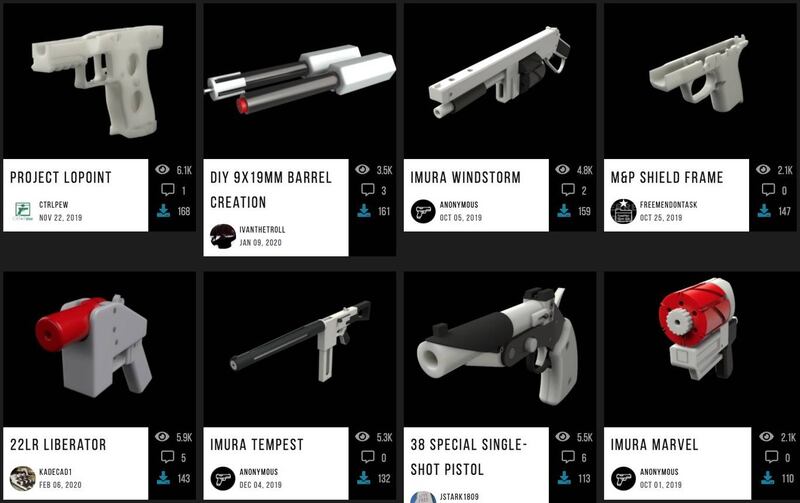Open comments on DIY 9x19mm Barrel Creation
This screenshot has height=503, width=800.
click(364, 190)
